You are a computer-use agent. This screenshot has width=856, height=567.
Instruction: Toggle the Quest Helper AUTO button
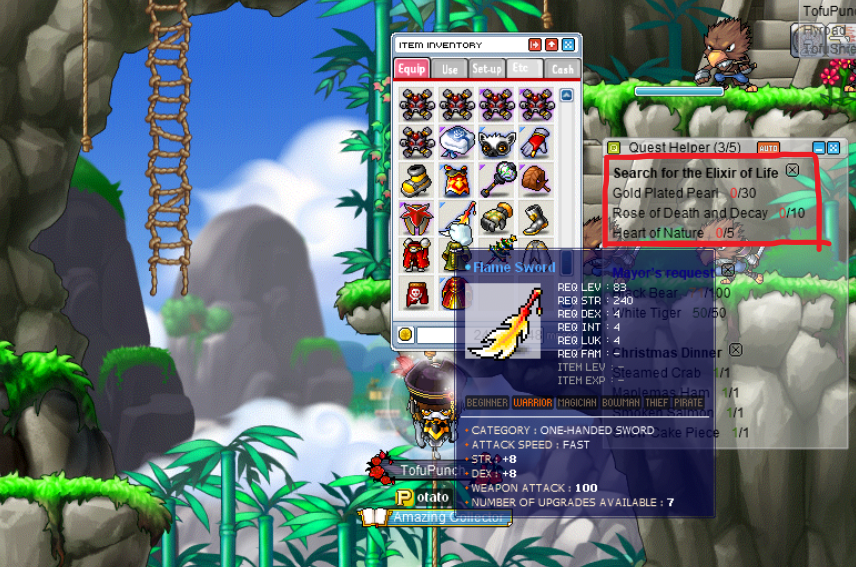(768, 148)
